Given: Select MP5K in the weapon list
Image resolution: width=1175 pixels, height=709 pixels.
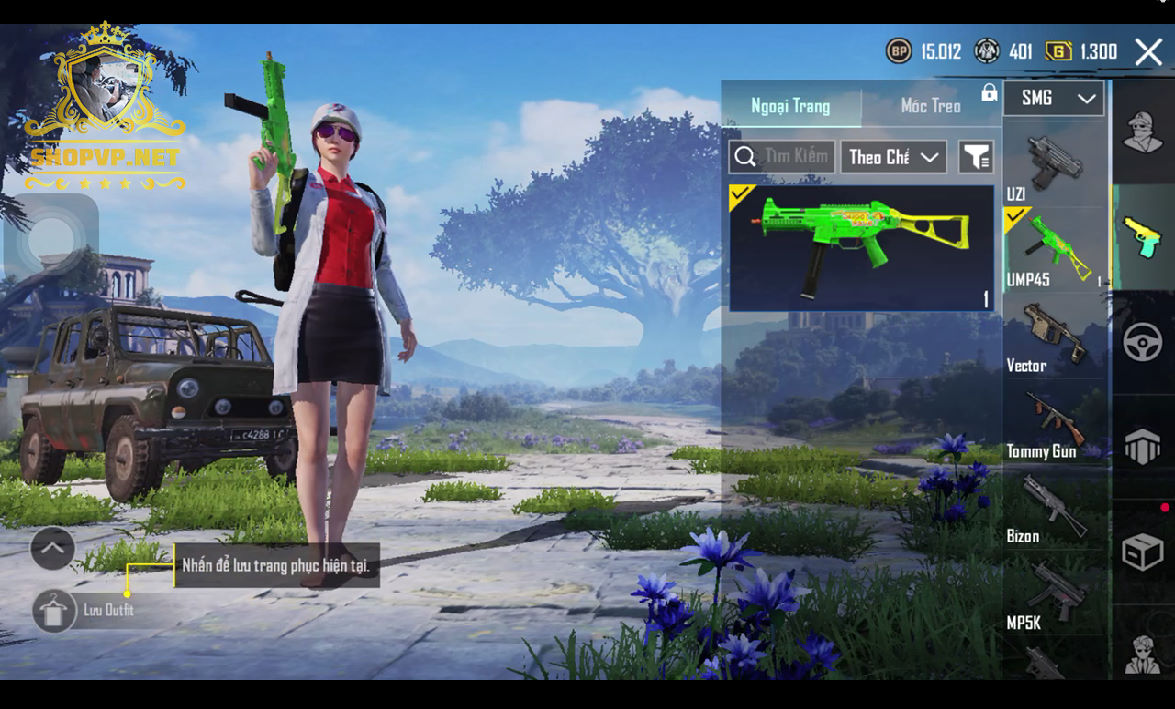Looking at the screenshot, I should point(1055,595).
